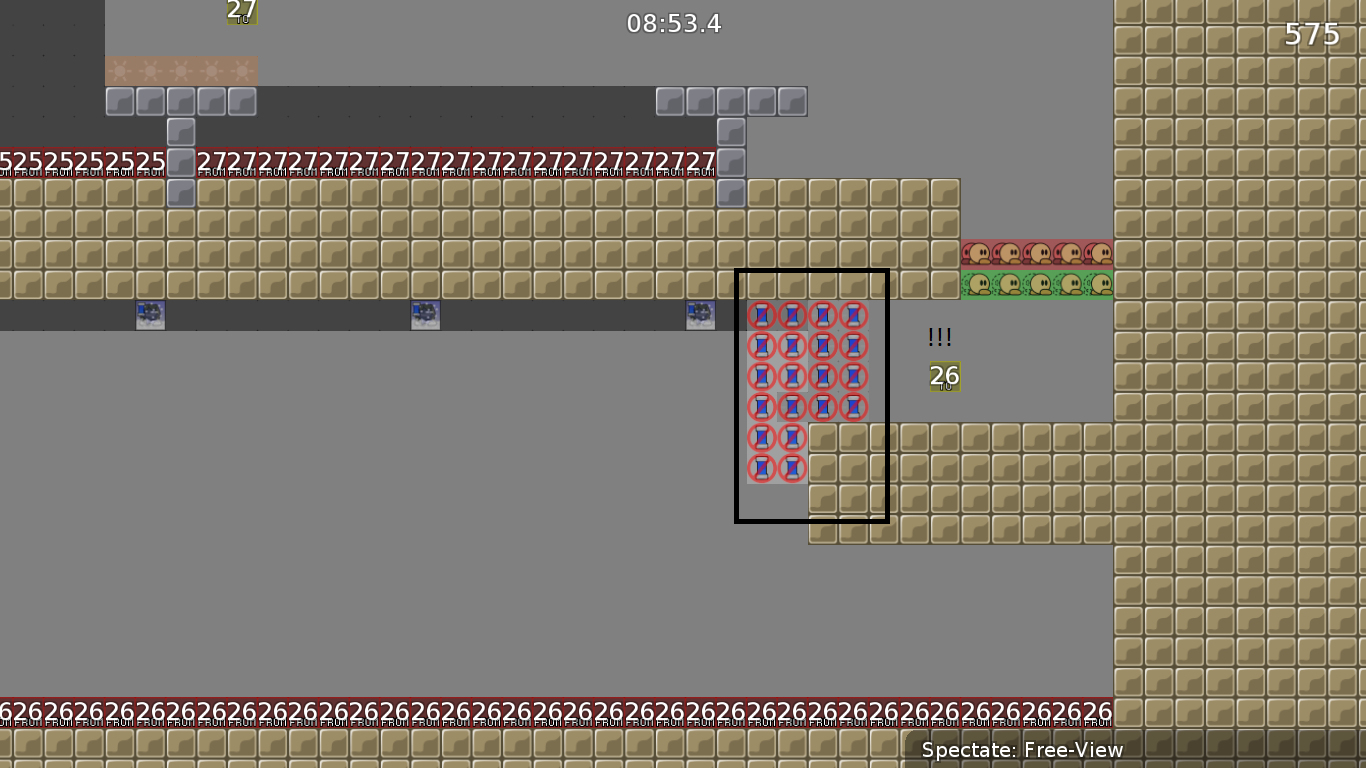Screen dimensions: 1366x768
Task: Click the gear trap icon nearest the black frame
Action: (x=698, y=314)
